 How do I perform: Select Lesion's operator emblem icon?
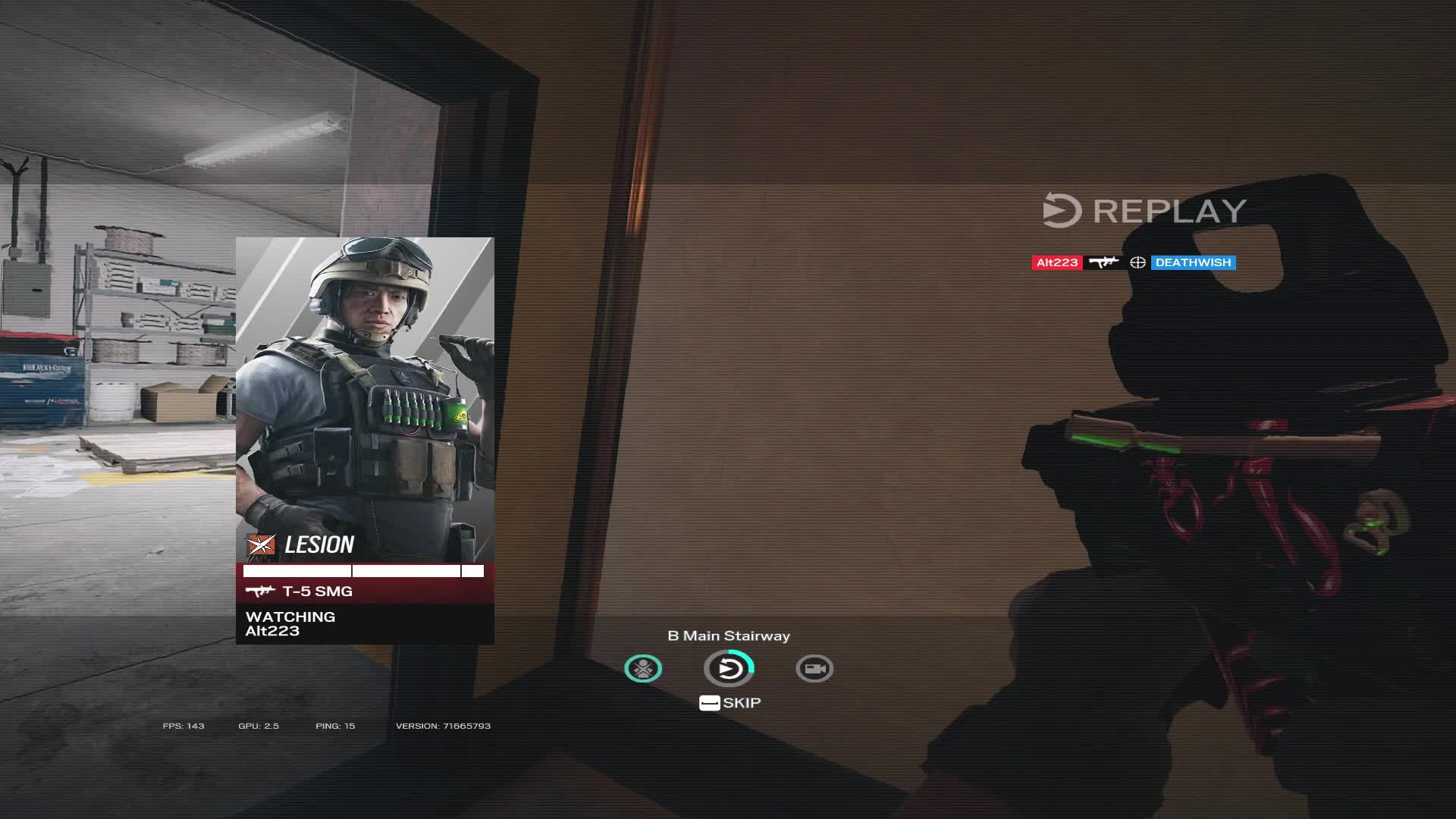pyautogui.click(x=260, y=544)
